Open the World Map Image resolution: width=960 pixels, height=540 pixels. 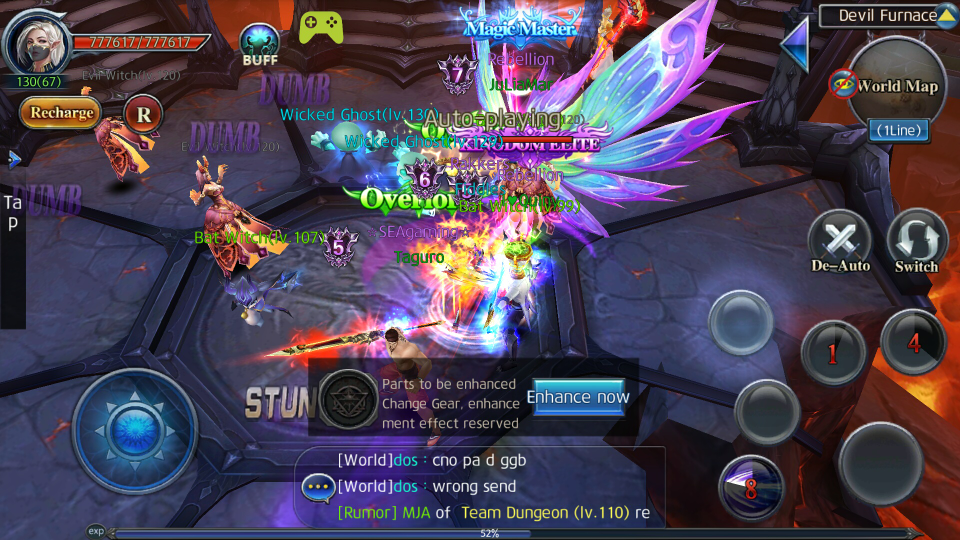coord(897,86)
